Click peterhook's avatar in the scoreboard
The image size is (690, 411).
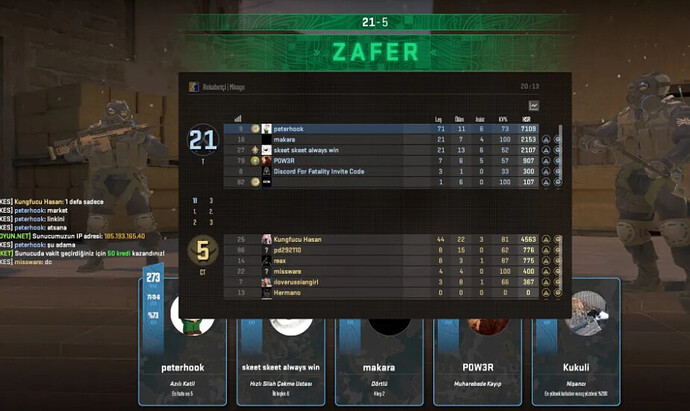(x=267, y=129)
